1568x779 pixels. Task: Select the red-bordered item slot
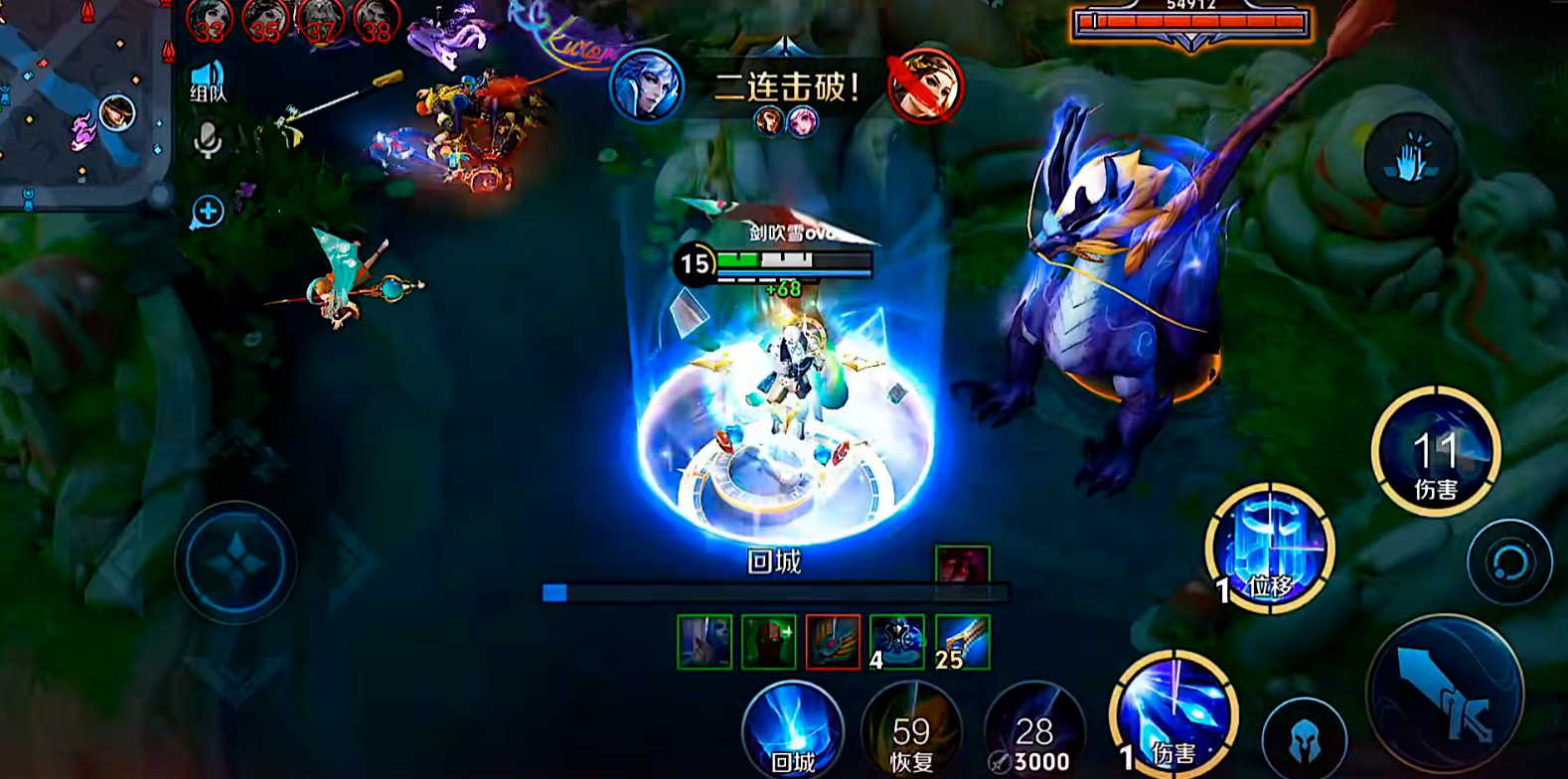(833, 642)
